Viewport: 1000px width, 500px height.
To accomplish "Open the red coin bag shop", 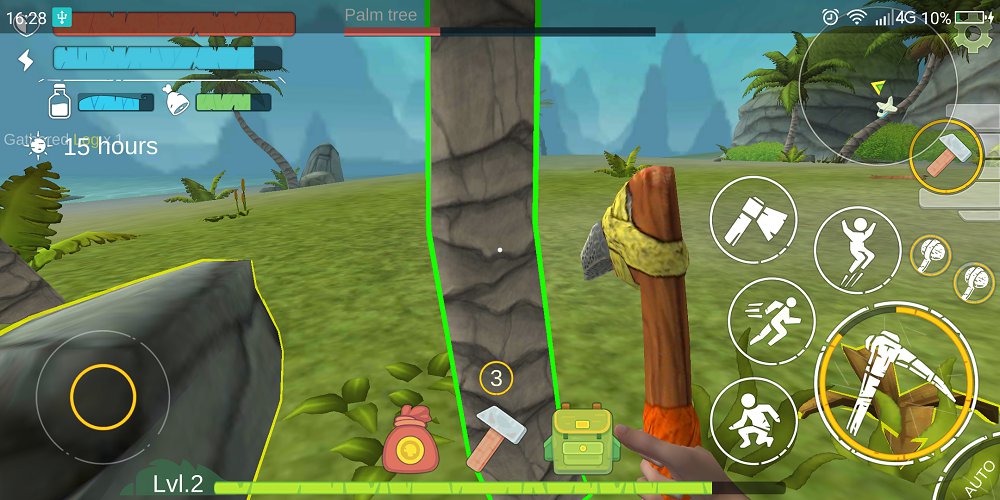I will click(410, 442).
